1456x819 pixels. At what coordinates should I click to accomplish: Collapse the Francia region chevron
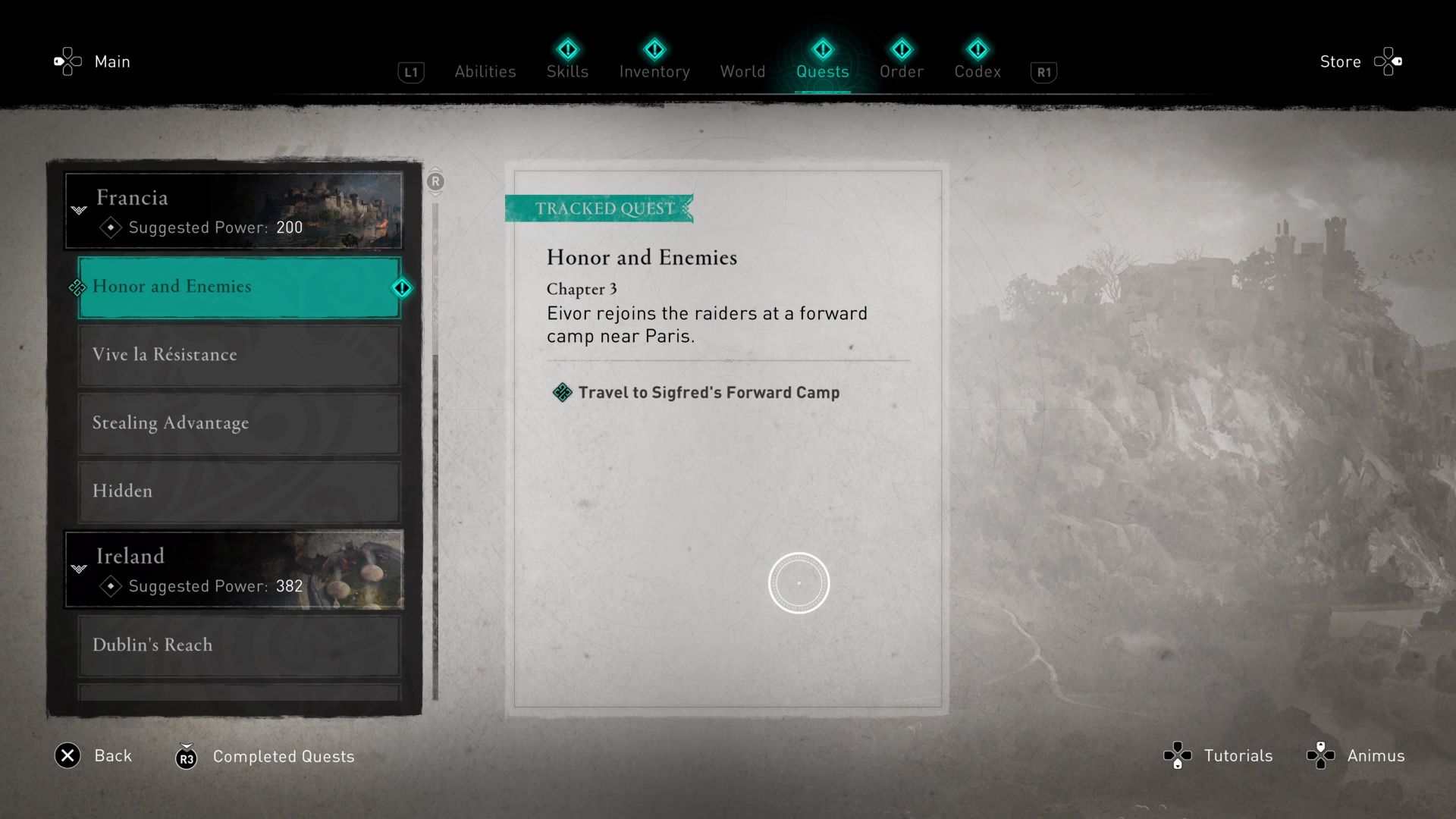coord(78,210)
